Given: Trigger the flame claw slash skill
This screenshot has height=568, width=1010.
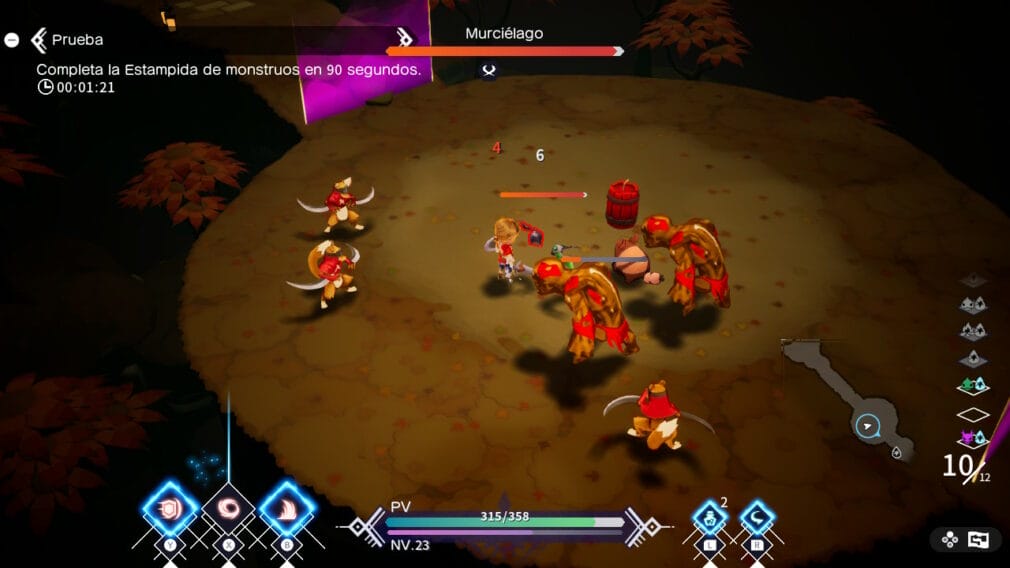Looking at the screenshot, I should click(x=288, y=508).
